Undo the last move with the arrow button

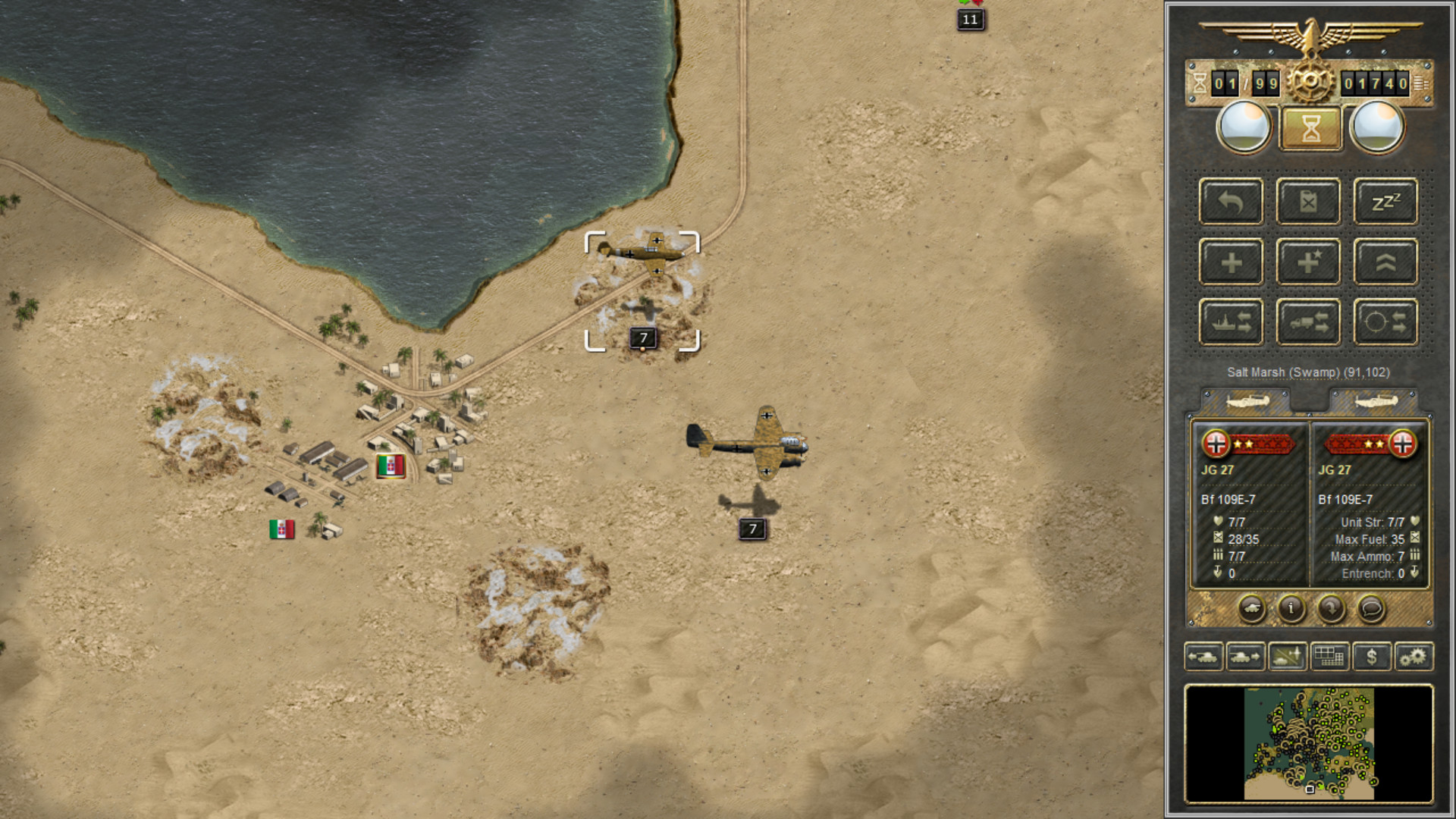[1231, 202]
